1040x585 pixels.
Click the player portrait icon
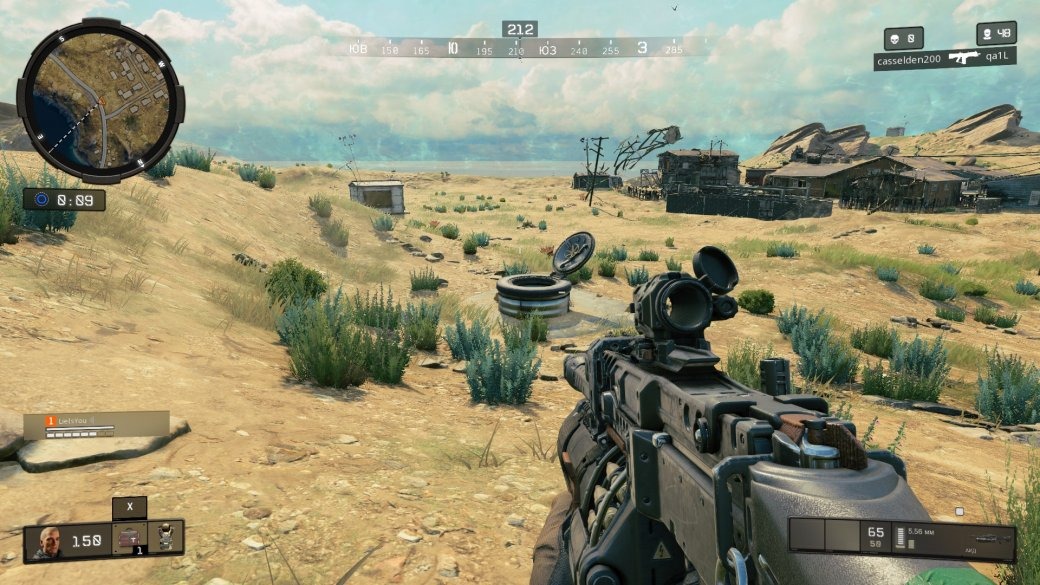(47, 541)
